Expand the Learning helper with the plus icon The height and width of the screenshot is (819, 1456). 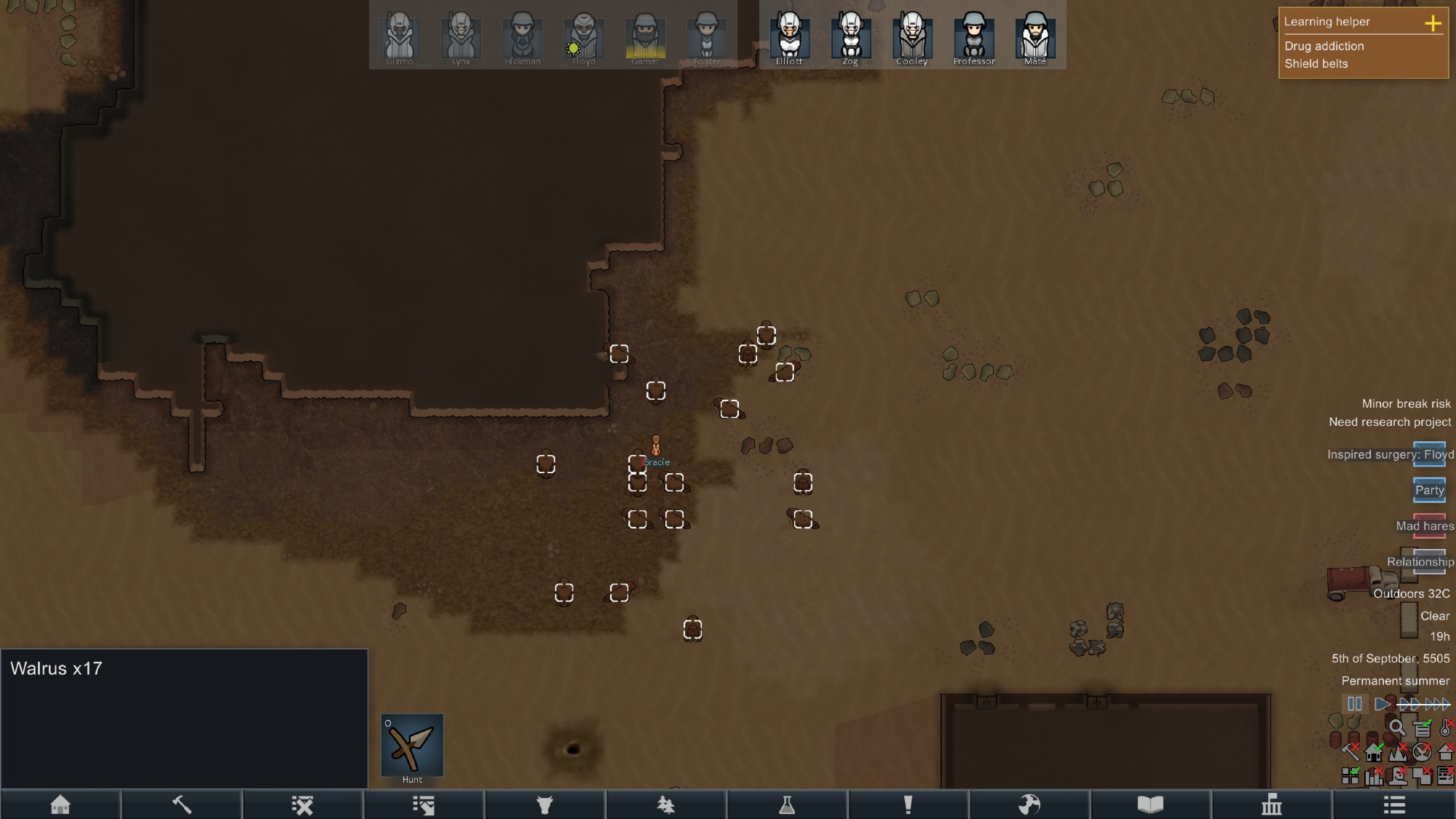[x=1433, y=23]
